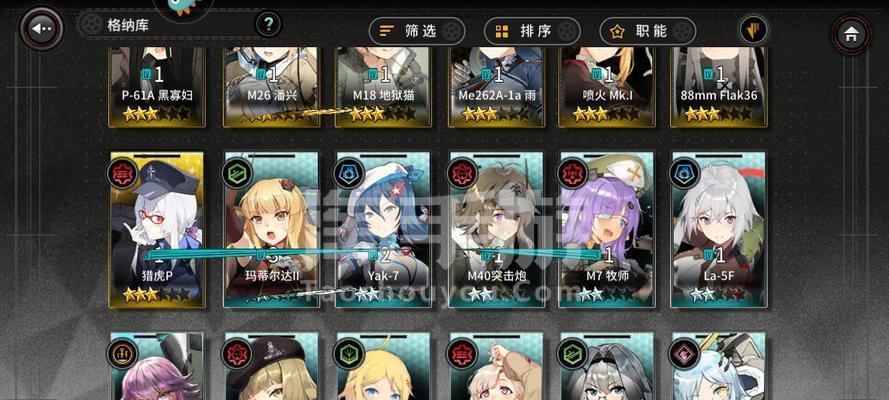The width and height of the screenshot is (889, 400).
Task: Pick the La-5F character card
Action: tap(720, 229)
